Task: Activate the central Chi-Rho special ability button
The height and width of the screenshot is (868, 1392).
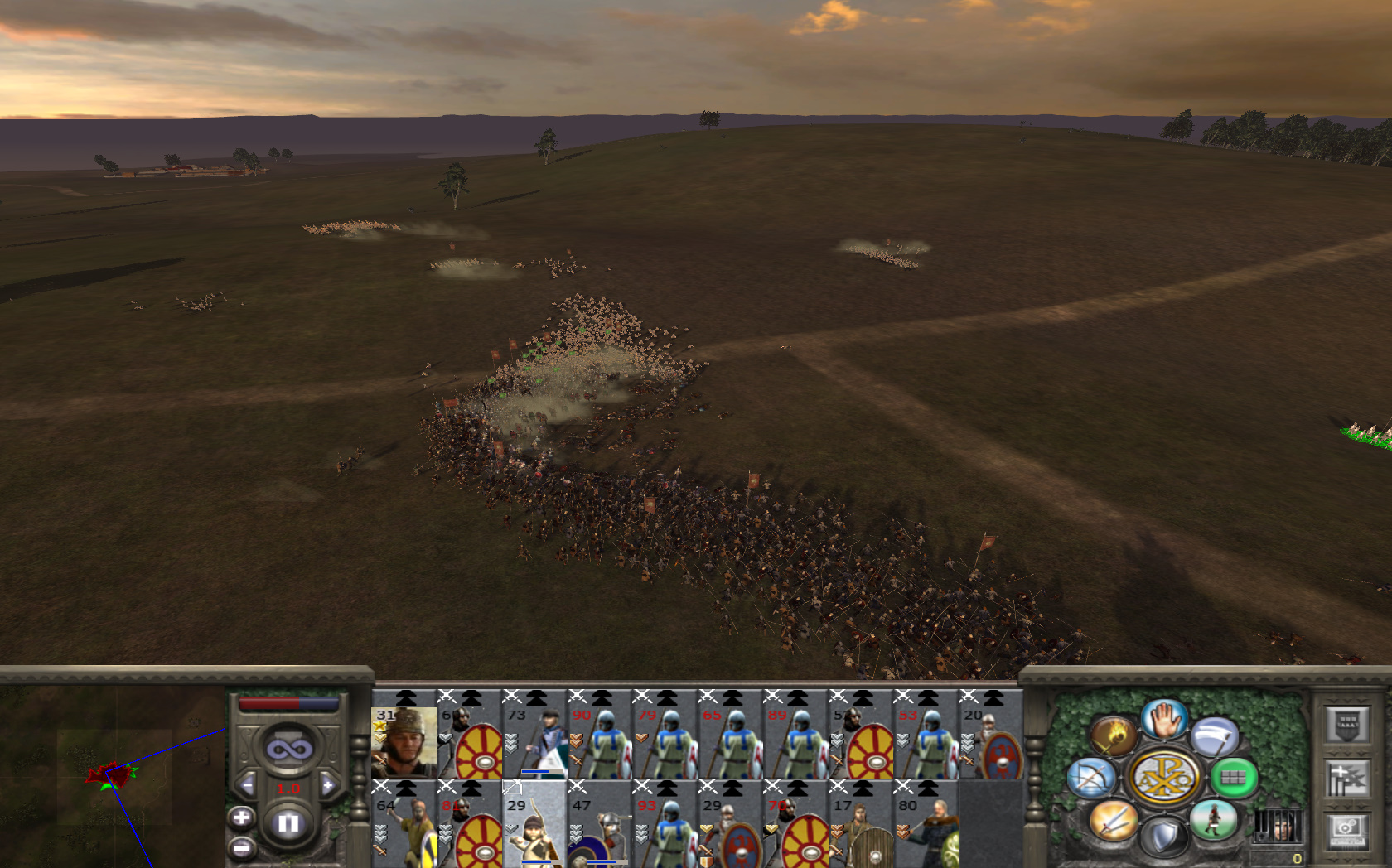Action: (x=1163, y=778)
